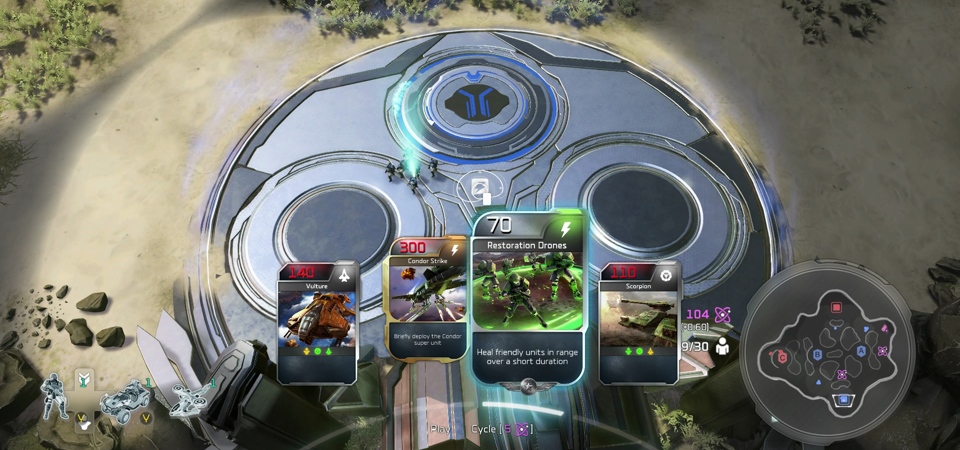Select the twin-rotor aircraft unit icon

tap(190, 396)
